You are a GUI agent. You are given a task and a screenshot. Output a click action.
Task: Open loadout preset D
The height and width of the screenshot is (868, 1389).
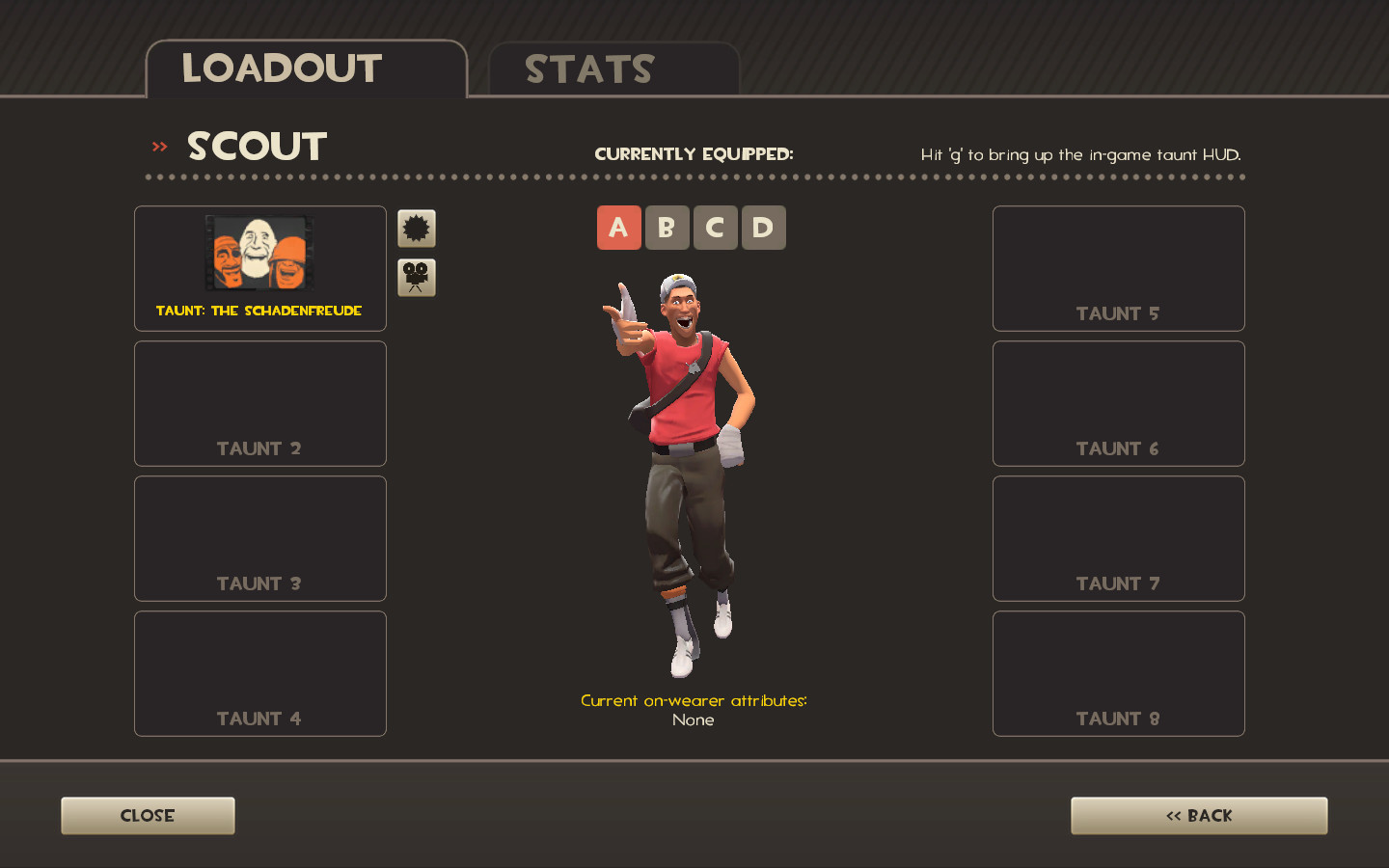coord(763,228)
